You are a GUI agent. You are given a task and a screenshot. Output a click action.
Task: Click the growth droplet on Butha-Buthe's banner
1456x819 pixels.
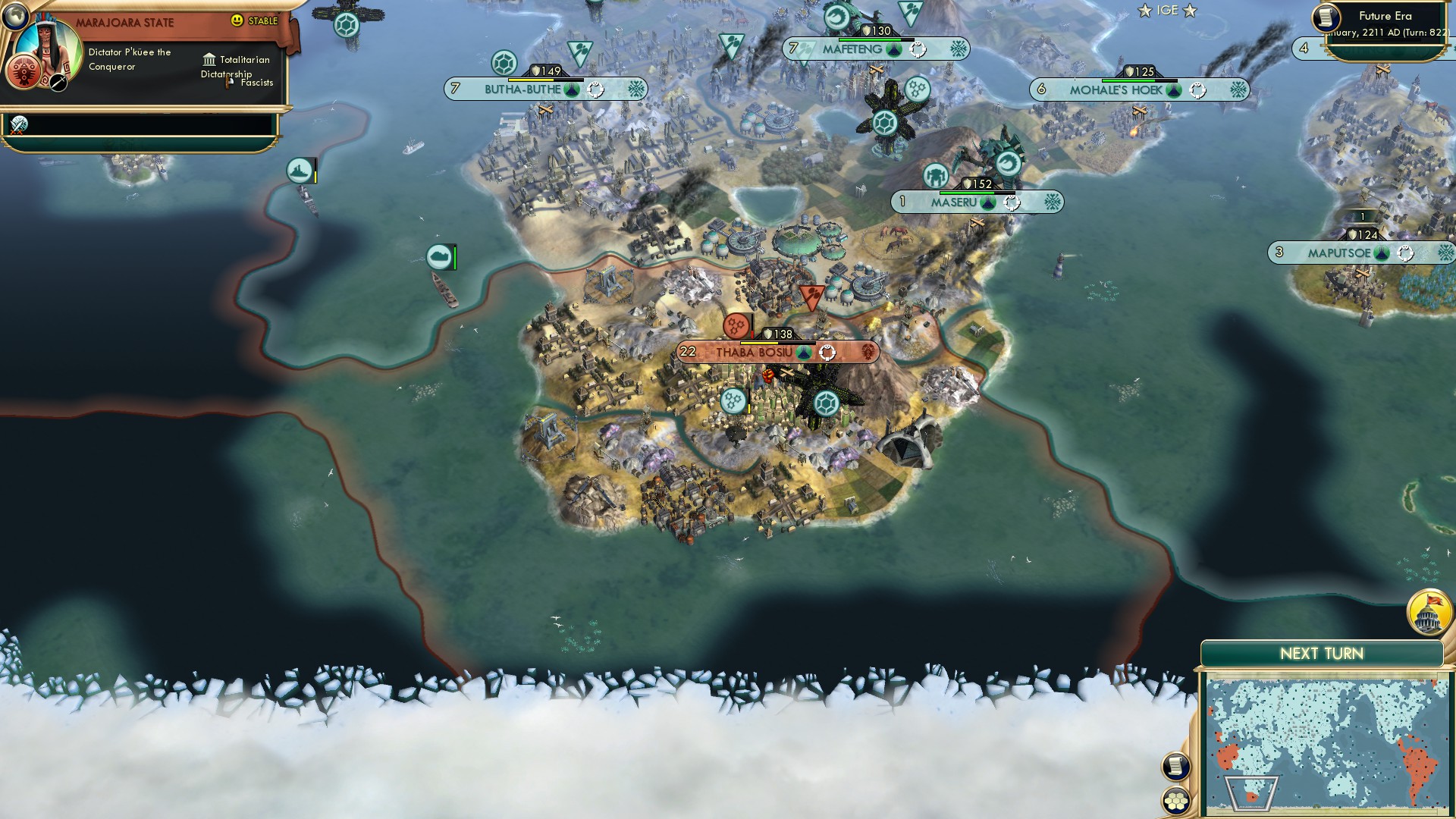click(x=570, y=89)
